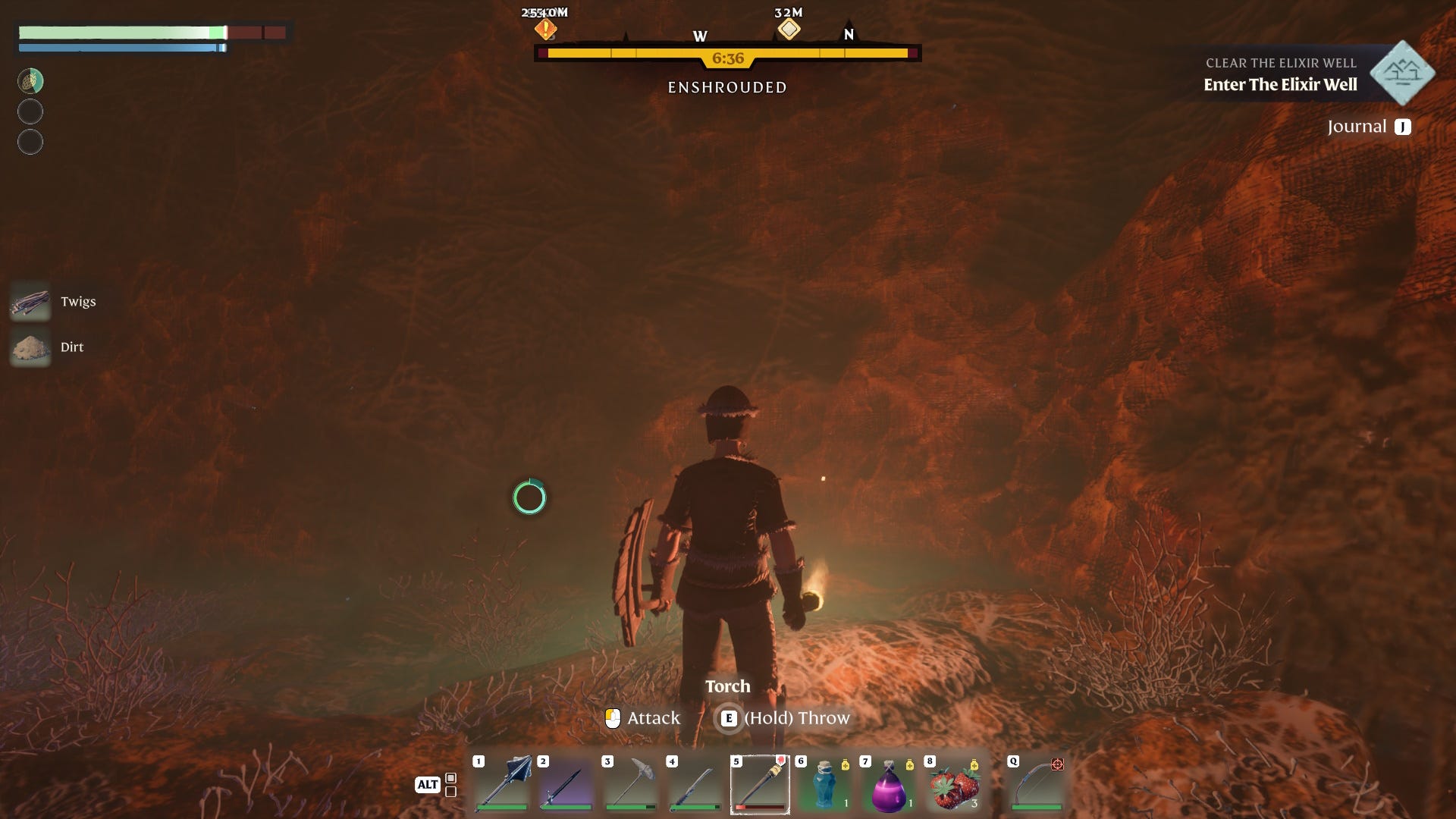Click the orange warning marker on compass
The width and height of the screenshot is (1456, 819).
(x=544, y=28)
